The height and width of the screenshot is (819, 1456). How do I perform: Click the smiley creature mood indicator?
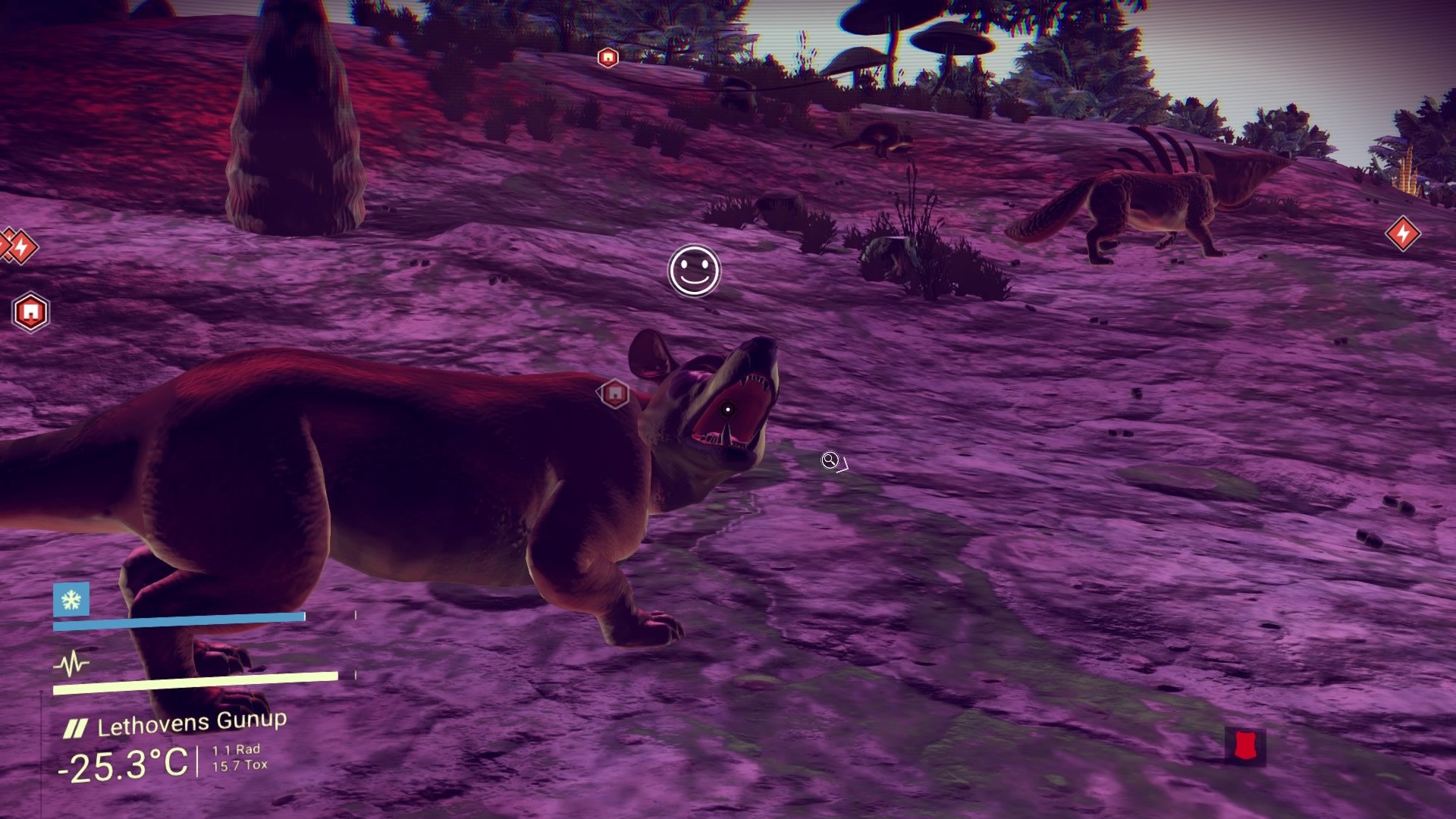695,271
